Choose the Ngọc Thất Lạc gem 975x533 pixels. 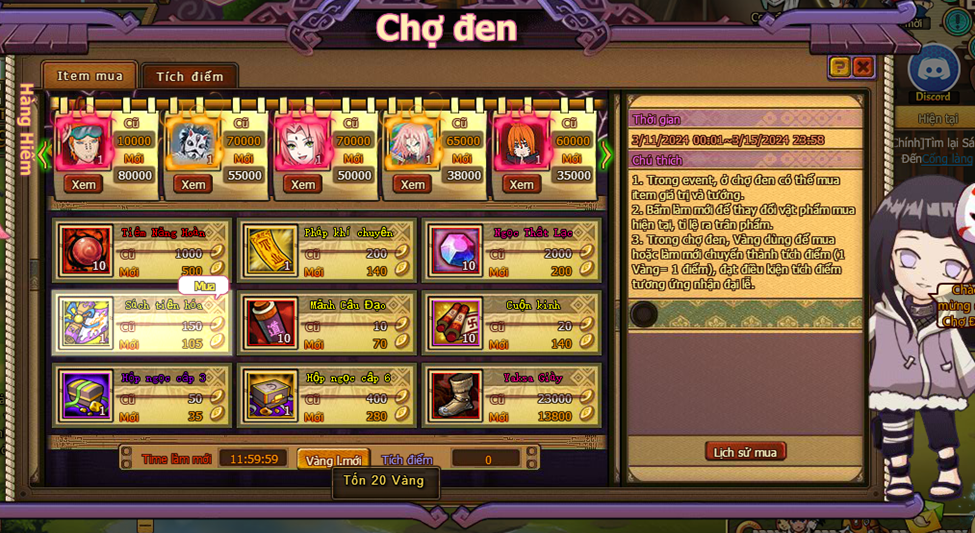point(456,251)
